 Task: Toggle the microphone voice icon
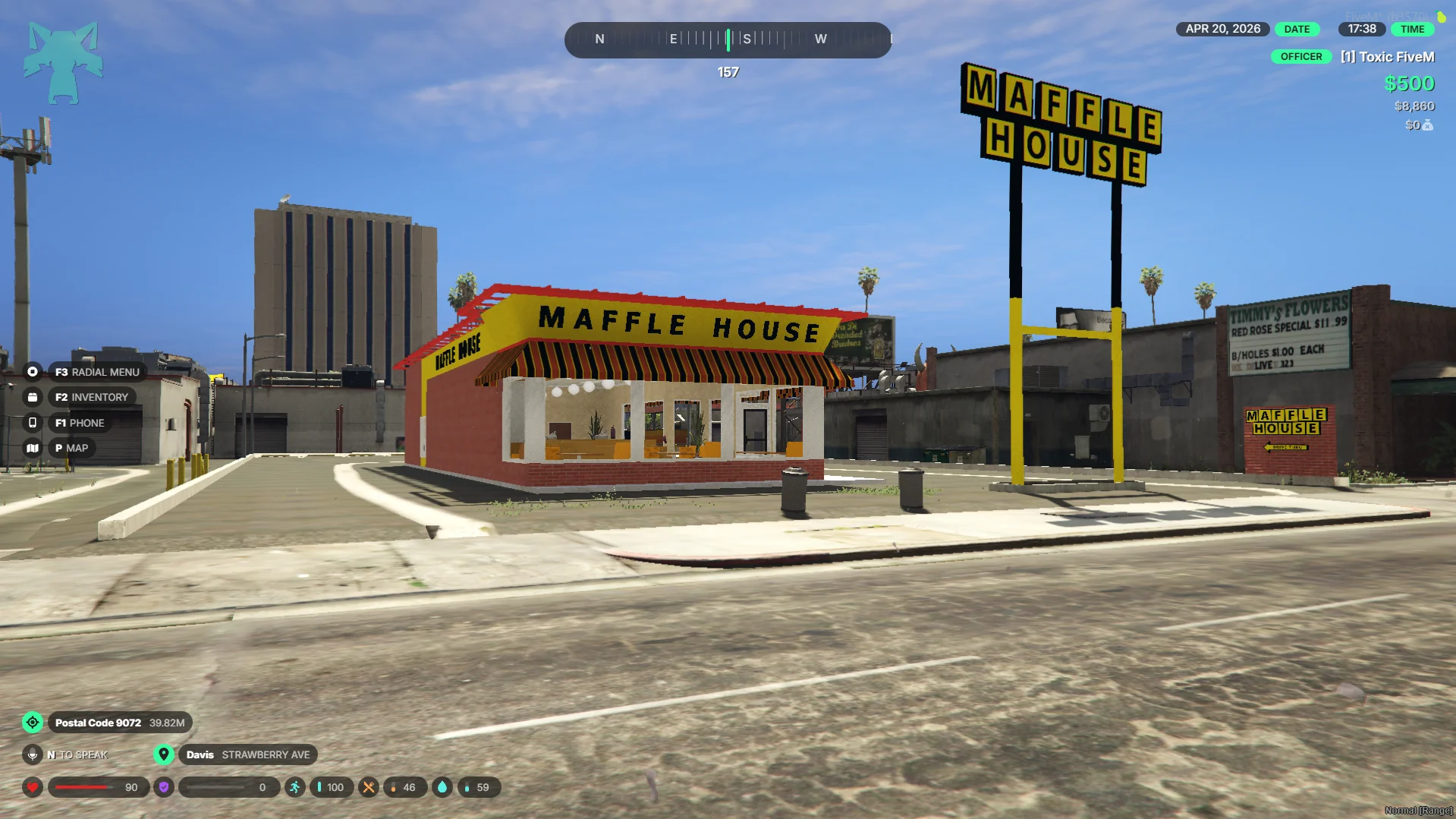(x=33, y=754)
